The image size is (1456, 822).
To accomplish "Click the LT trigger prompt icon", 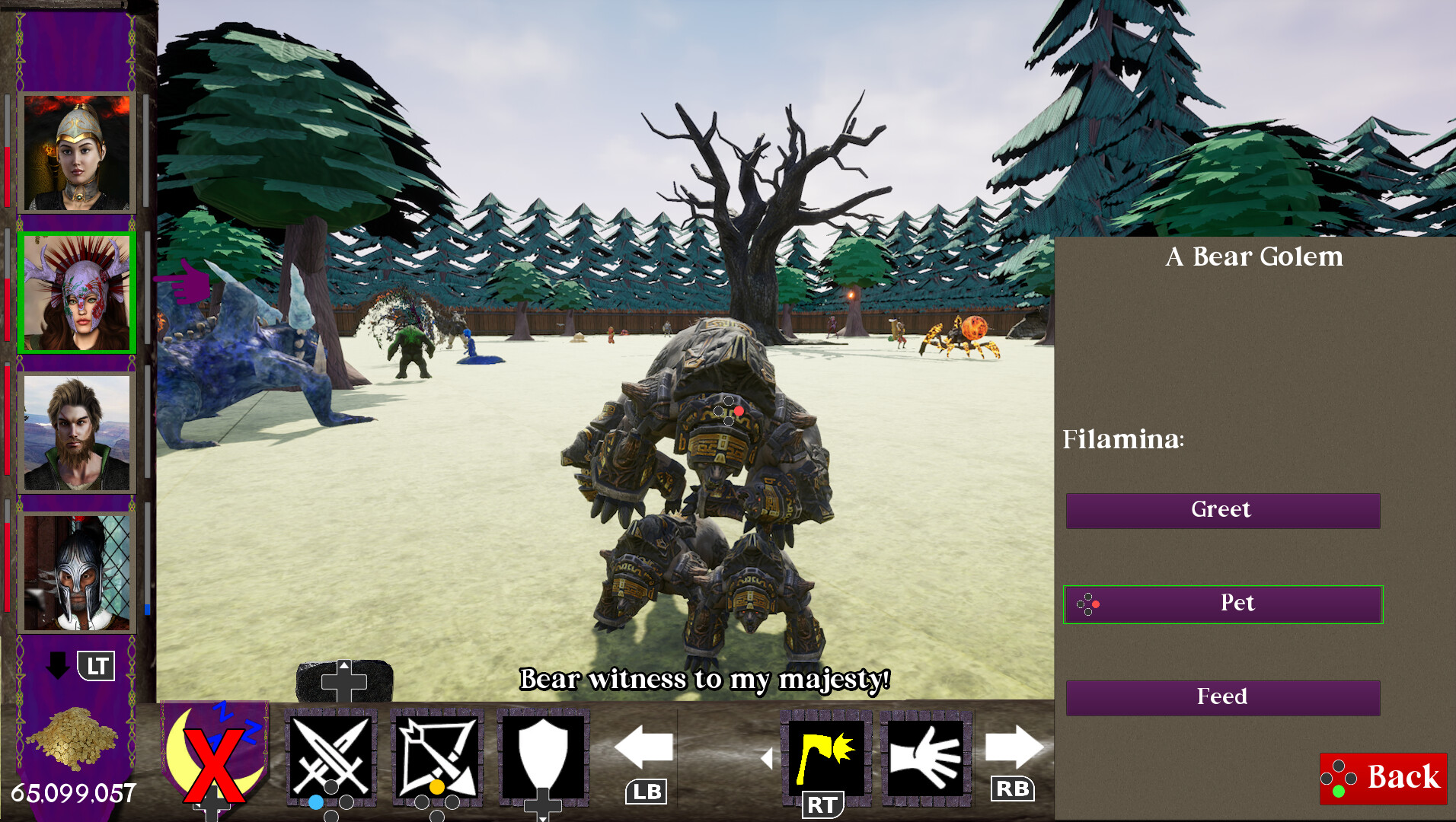I will coord(97,666).
